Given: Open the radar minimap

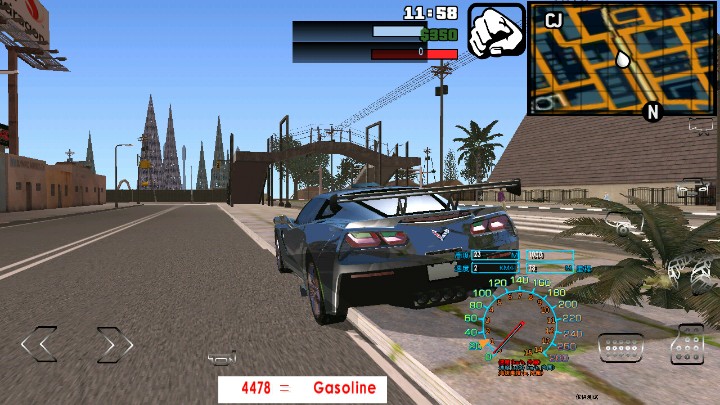Looking at the screenshot, I should pos(621,58).
